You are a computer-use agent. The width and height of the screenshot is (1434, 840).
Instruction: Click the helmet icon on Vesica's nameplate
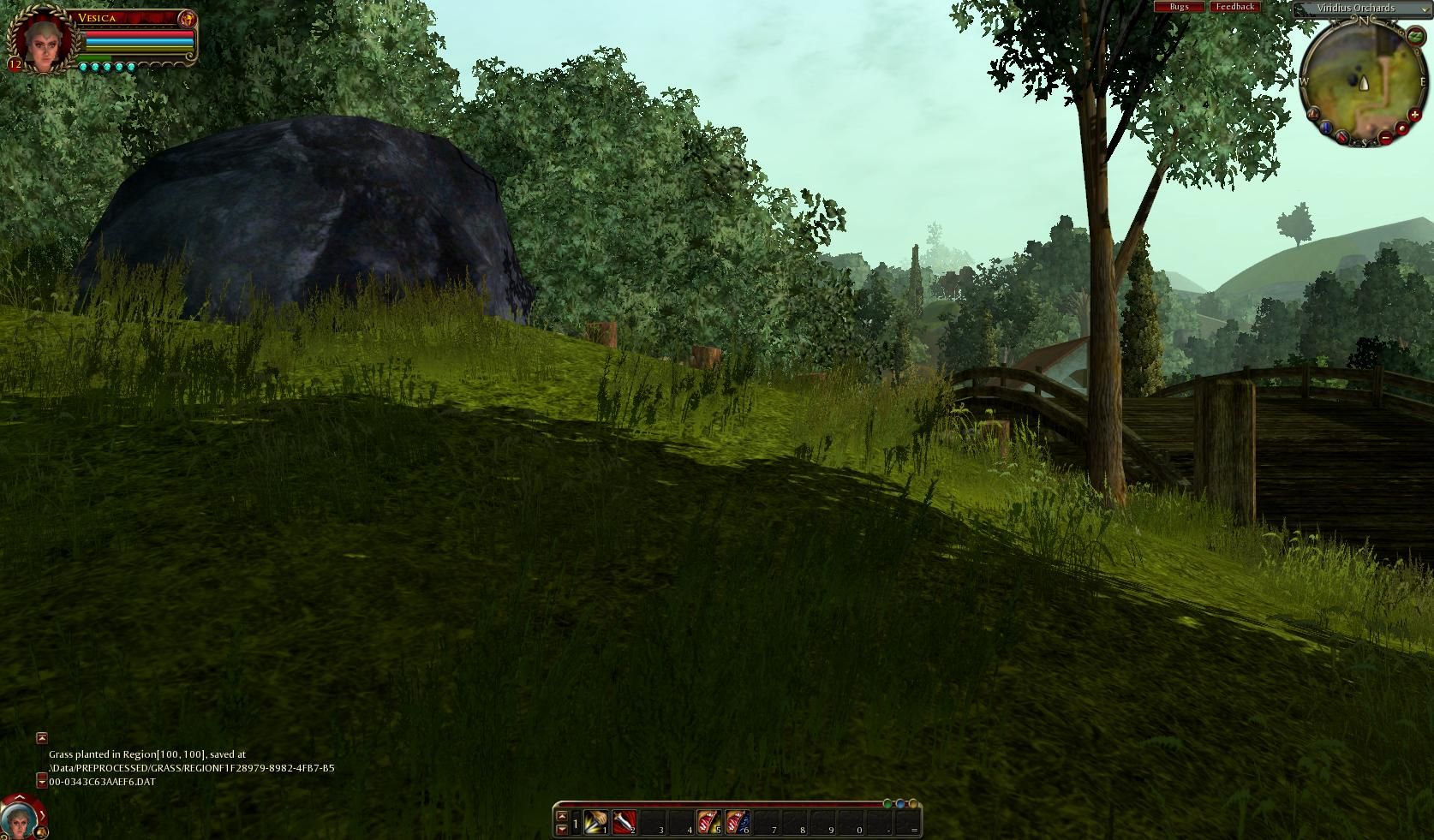coord(188,19)
